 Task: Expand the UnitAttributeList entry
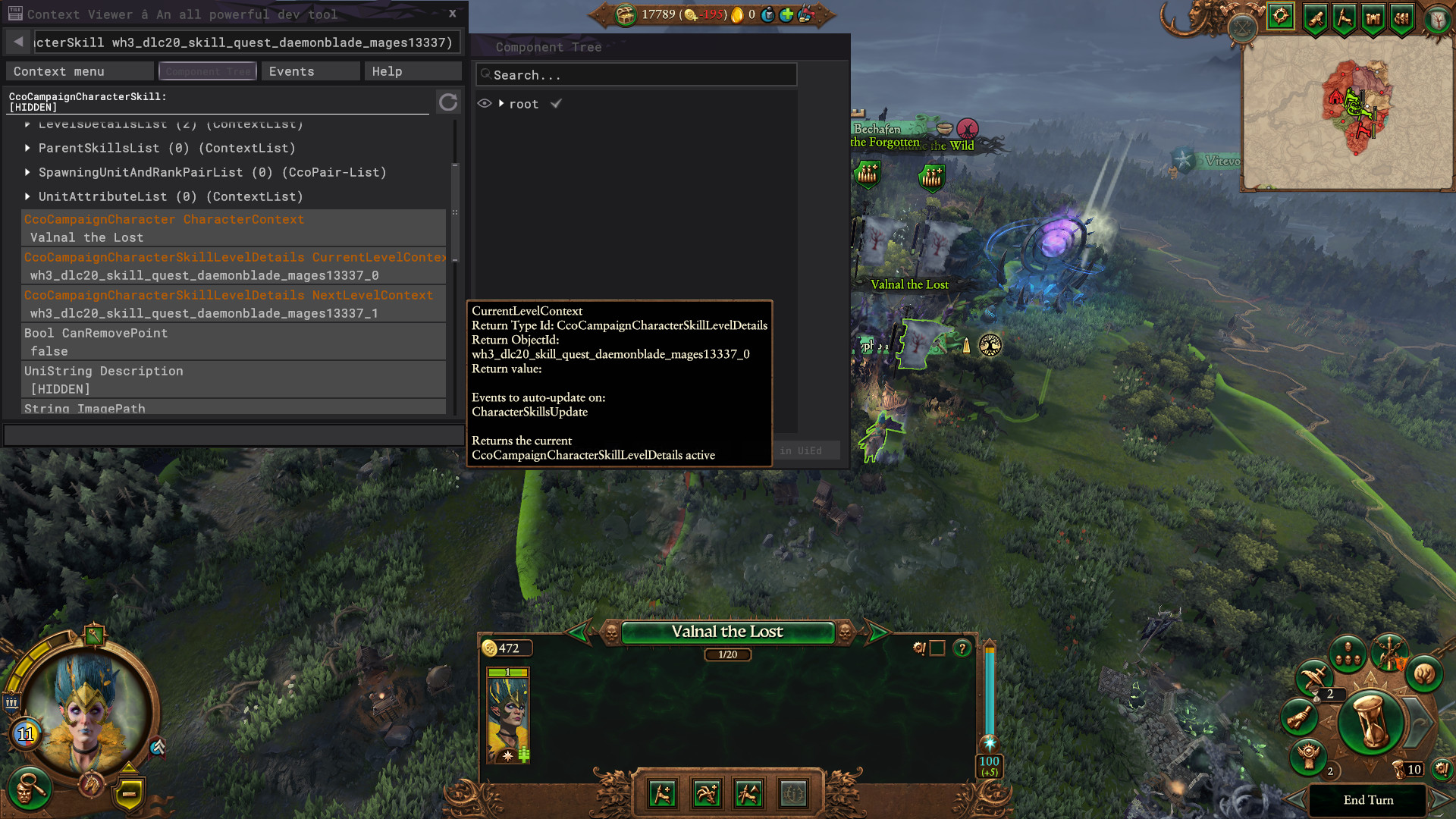point(28,196)
